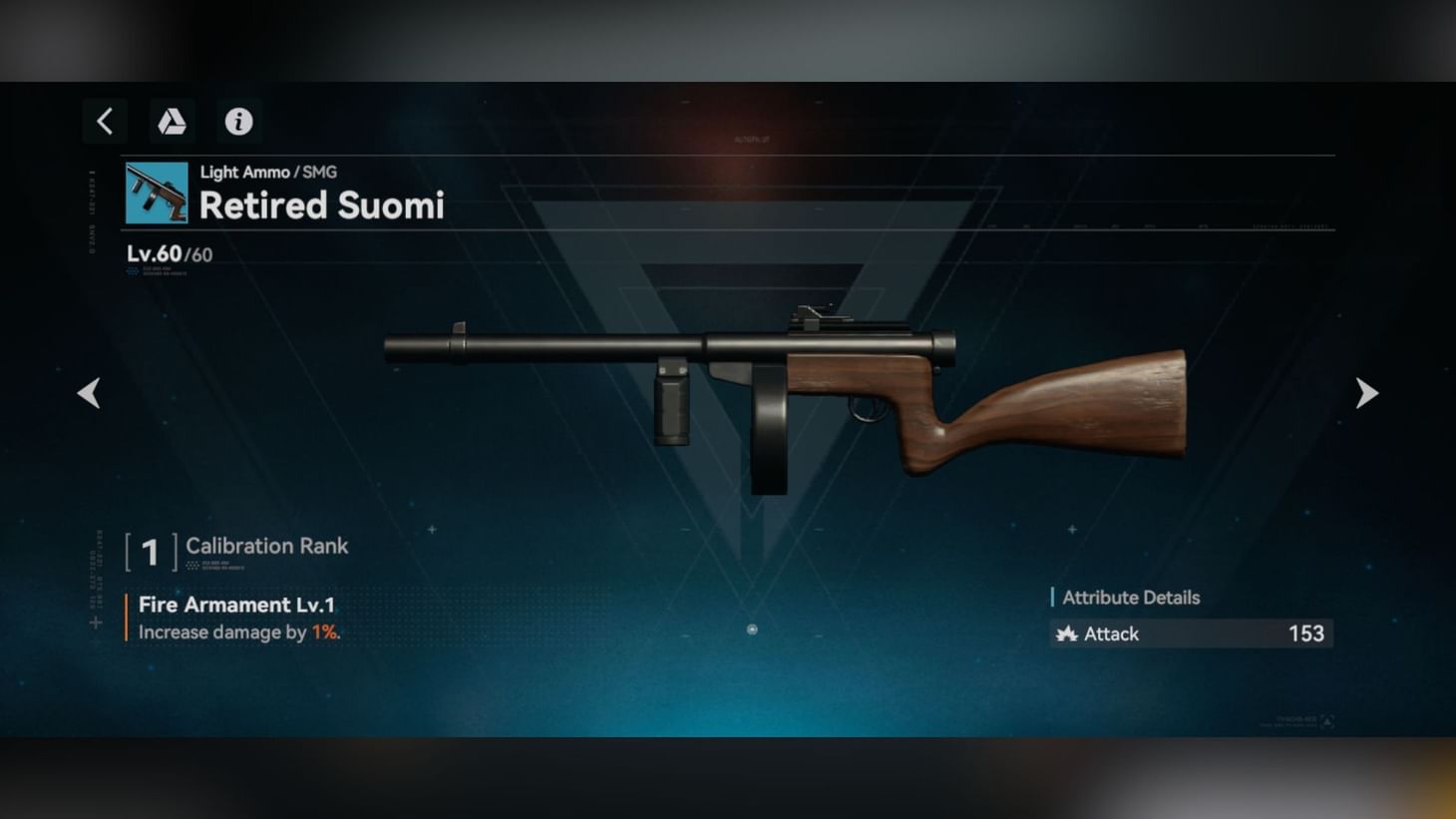Click the plus marker near Fire Armament panel
Screen dimensions: 1456x819
click(95, 623)
